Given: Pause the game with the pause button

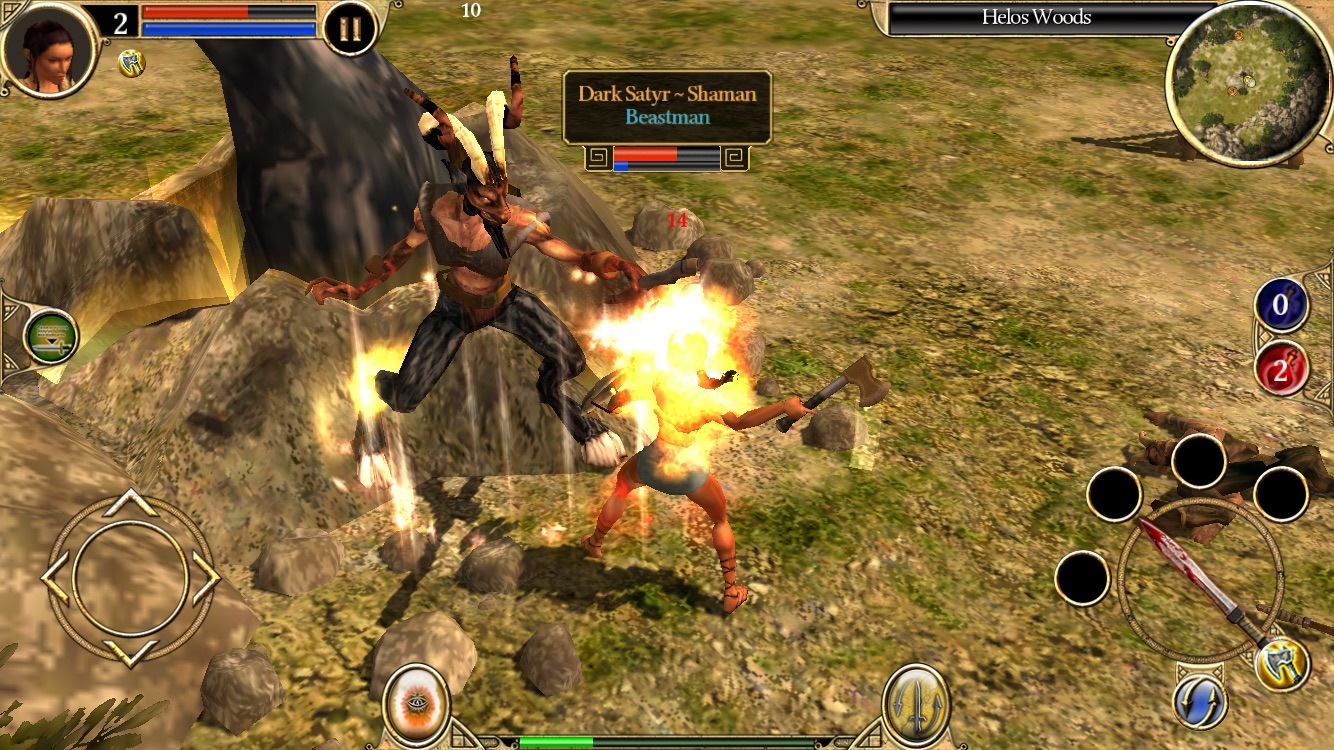Looking at the screenshot, I should click(350, 29).
